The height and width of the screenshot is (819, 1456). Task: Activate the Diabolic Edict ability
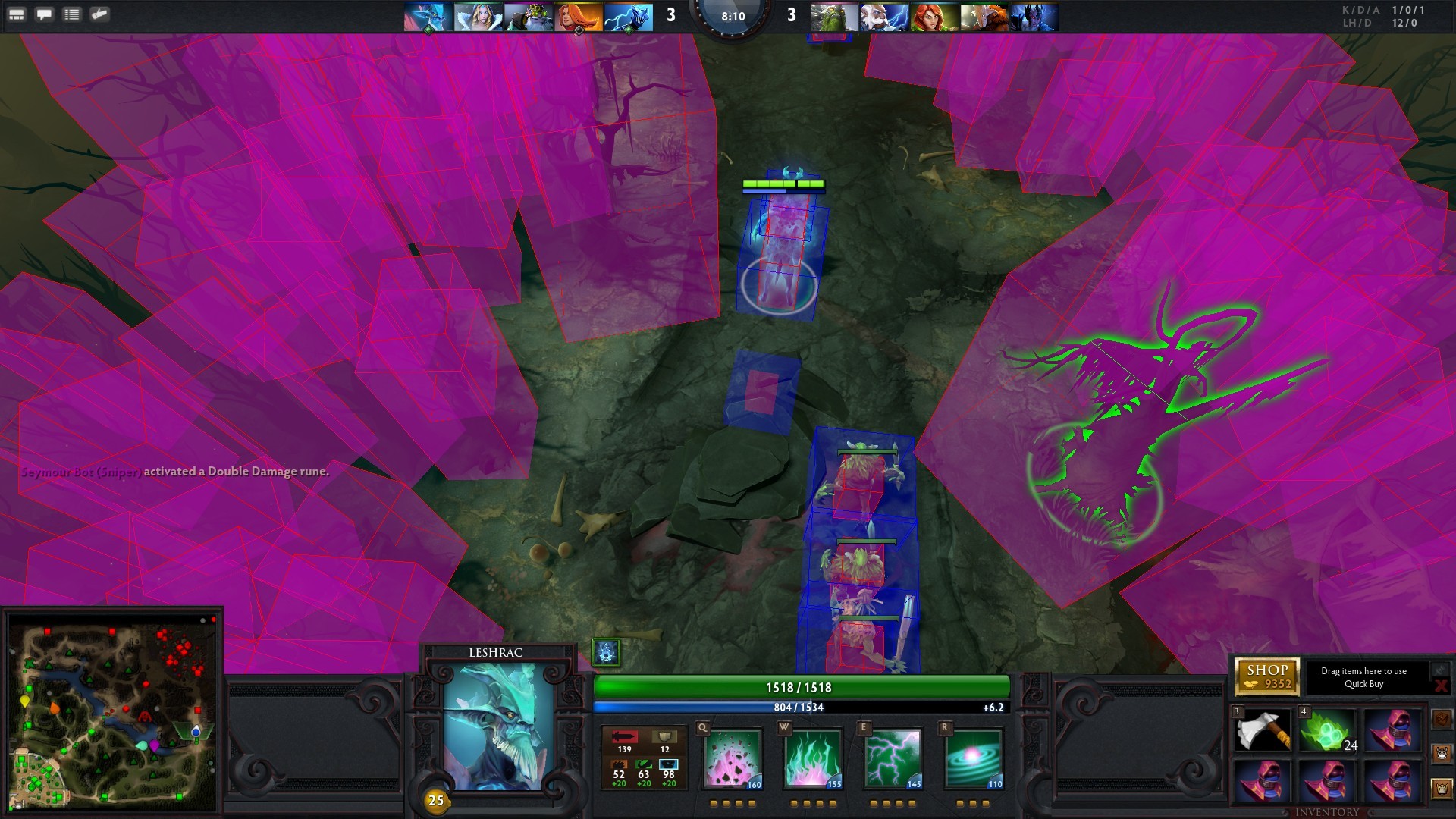(x=812, y=759)
